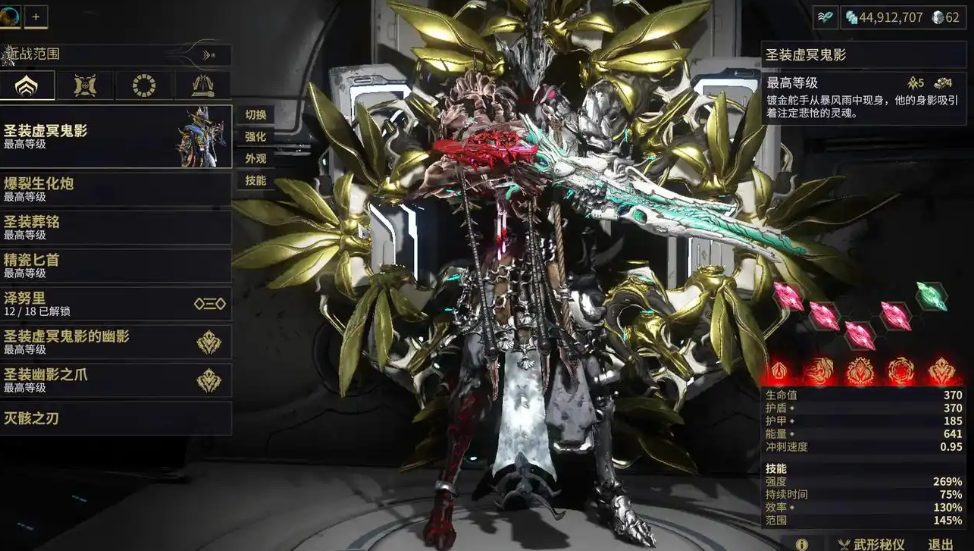Open the 近战范围 loadout dropdown
This screenshot has width=974, height=551.
115,55
